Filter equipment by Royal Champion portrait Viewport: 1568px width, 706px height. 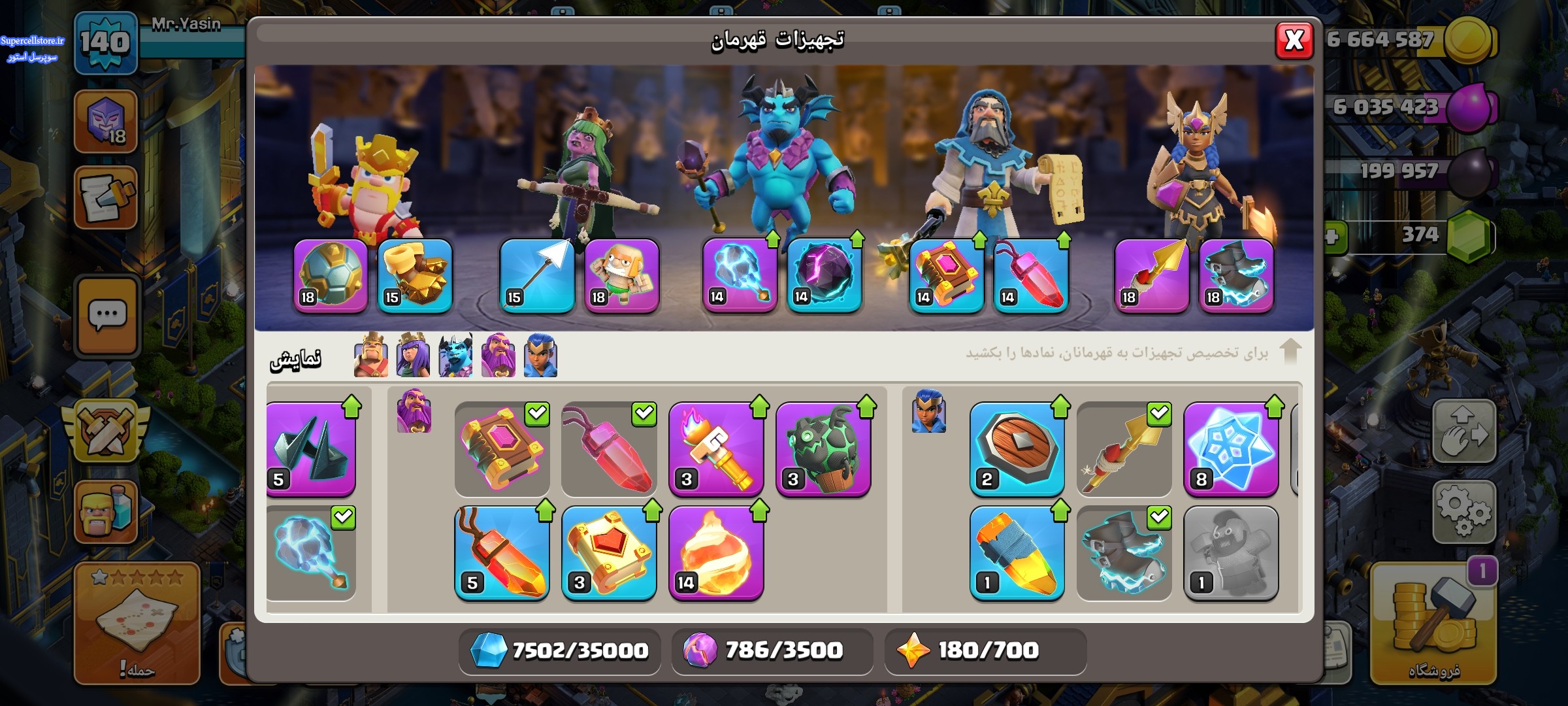pos(540,356)
